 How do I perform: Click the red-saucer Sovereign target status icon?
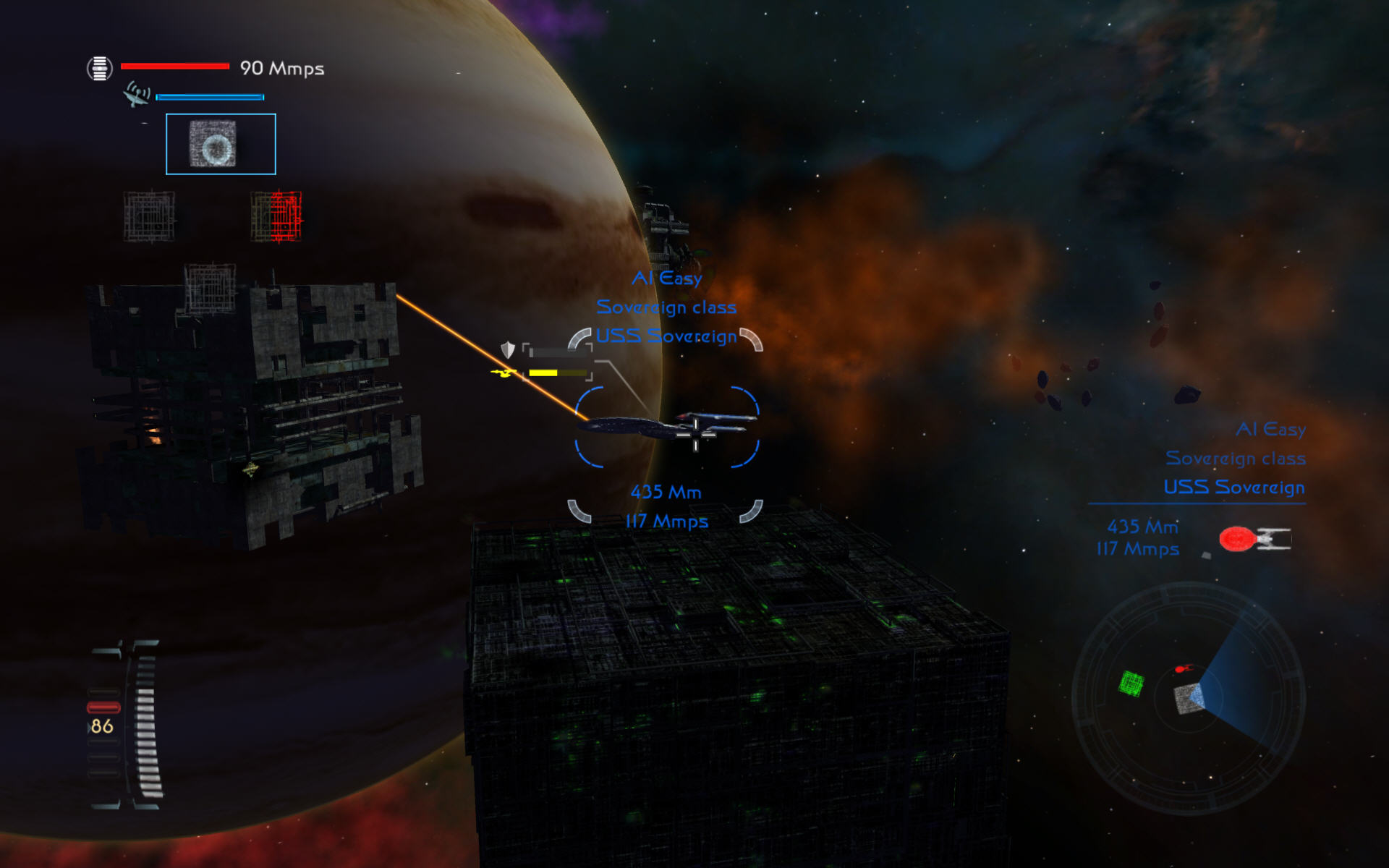point(1254,539)
